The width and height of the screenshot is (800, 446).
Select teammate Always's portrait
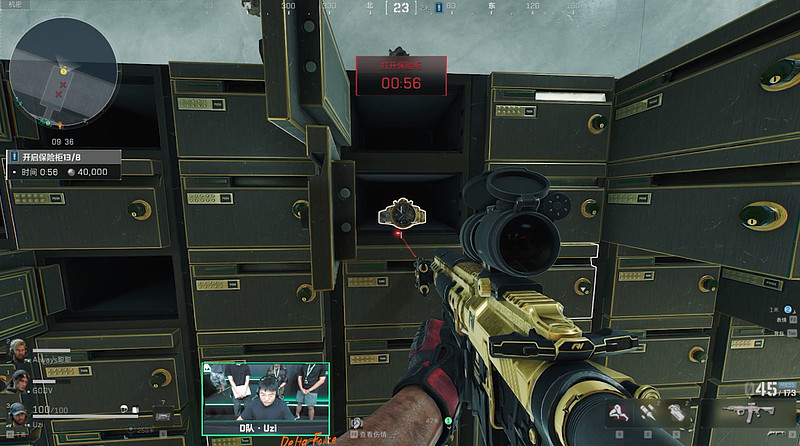tap(17, 352)
